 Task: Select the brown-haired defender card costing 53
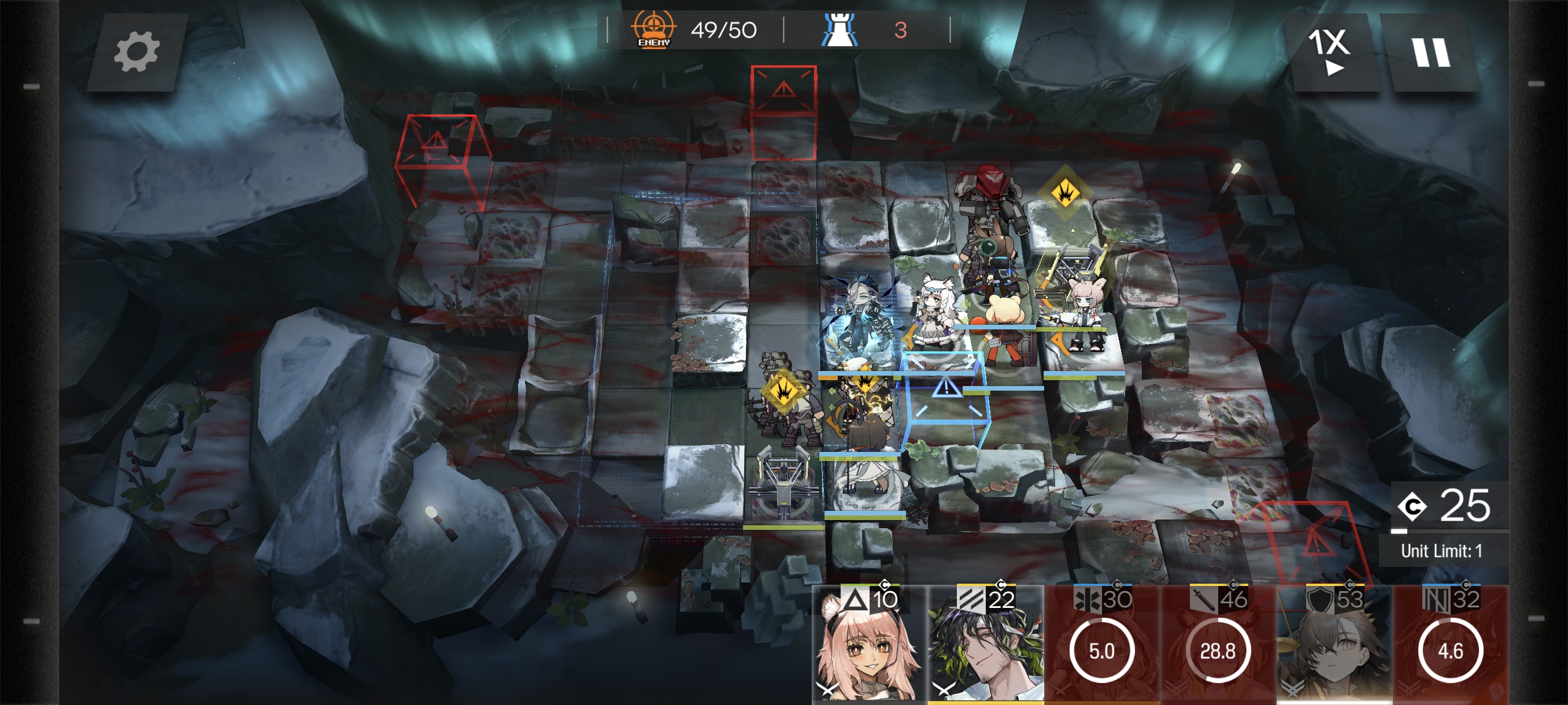(1334, 646)
